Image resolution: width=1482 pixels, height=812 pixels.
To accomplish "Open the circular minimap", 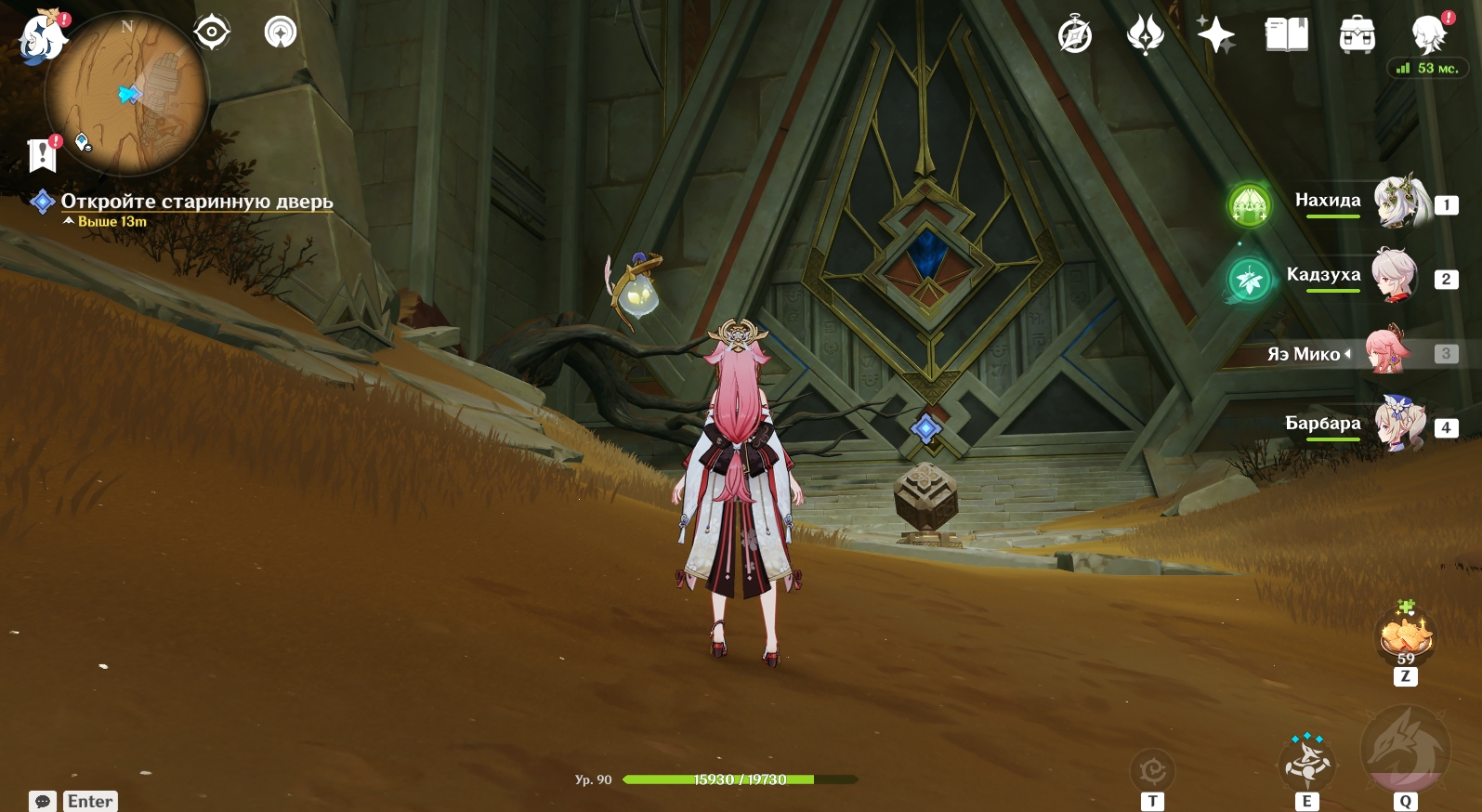I will click(126, 94).
